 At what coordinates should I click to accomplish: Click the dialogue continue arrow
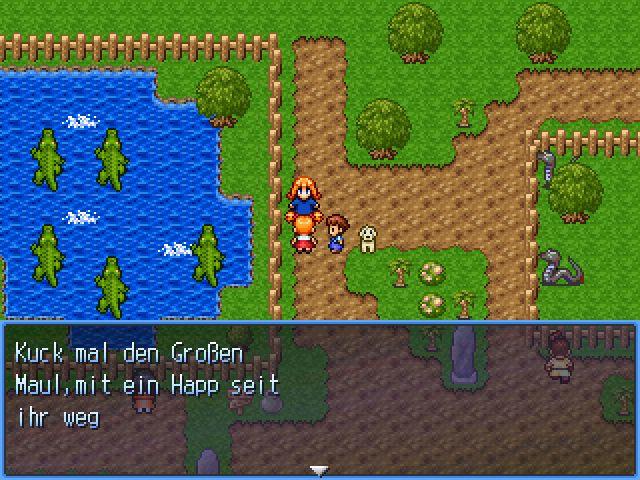click(319, 469)
